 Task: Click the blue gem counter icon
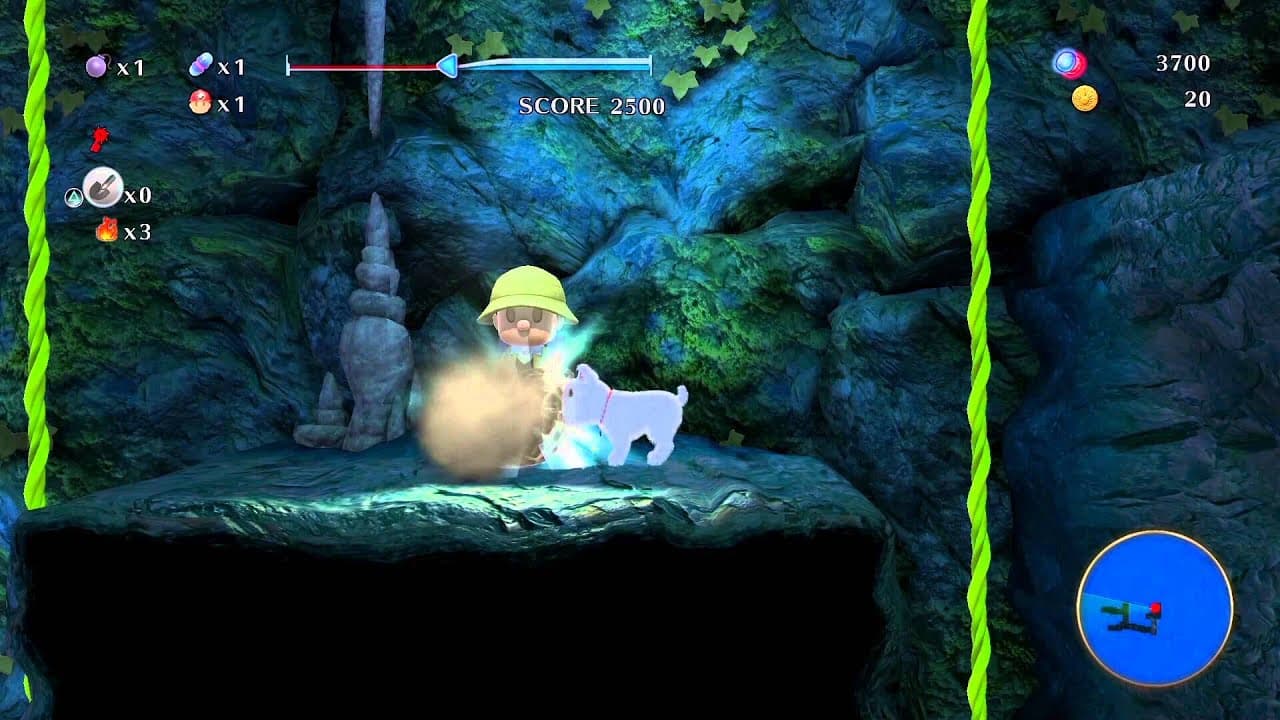coord(1069,60)
